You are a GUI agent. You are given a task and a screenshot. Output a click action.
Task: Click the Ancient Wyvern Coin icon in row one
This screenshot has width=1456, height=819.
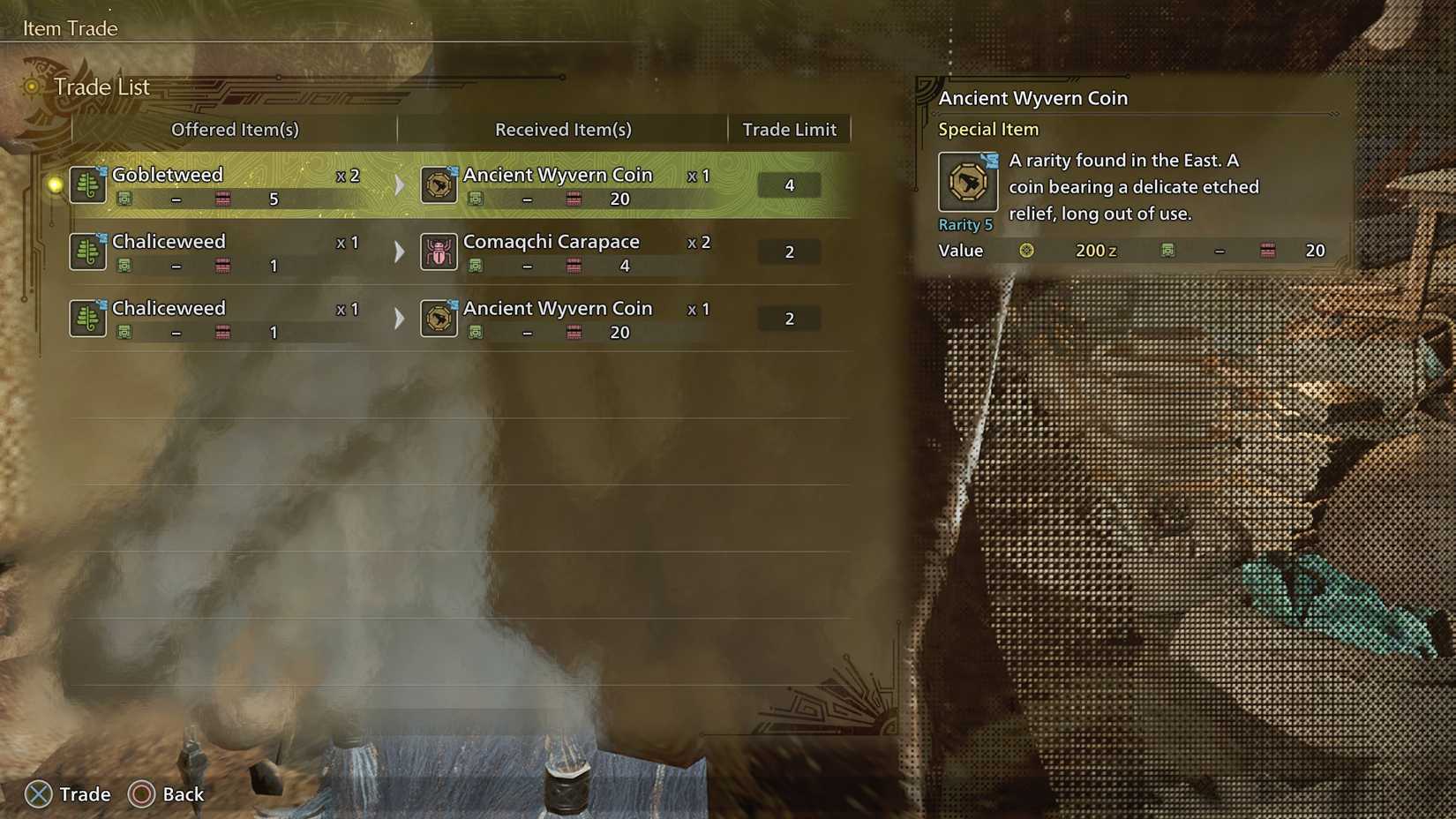point(439,186)
